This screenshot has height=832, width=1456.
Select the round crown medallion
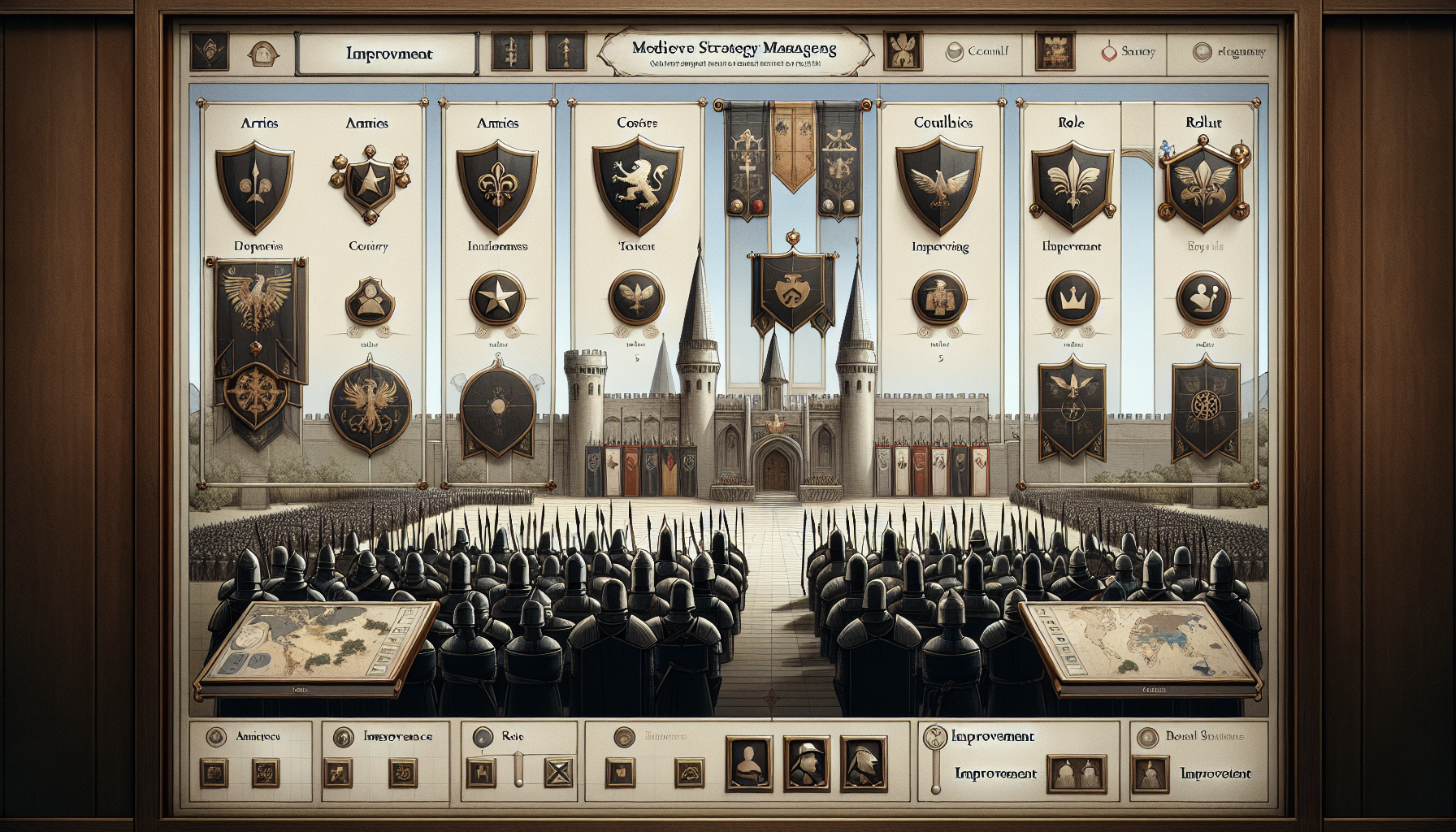(x=1072, y=298)
